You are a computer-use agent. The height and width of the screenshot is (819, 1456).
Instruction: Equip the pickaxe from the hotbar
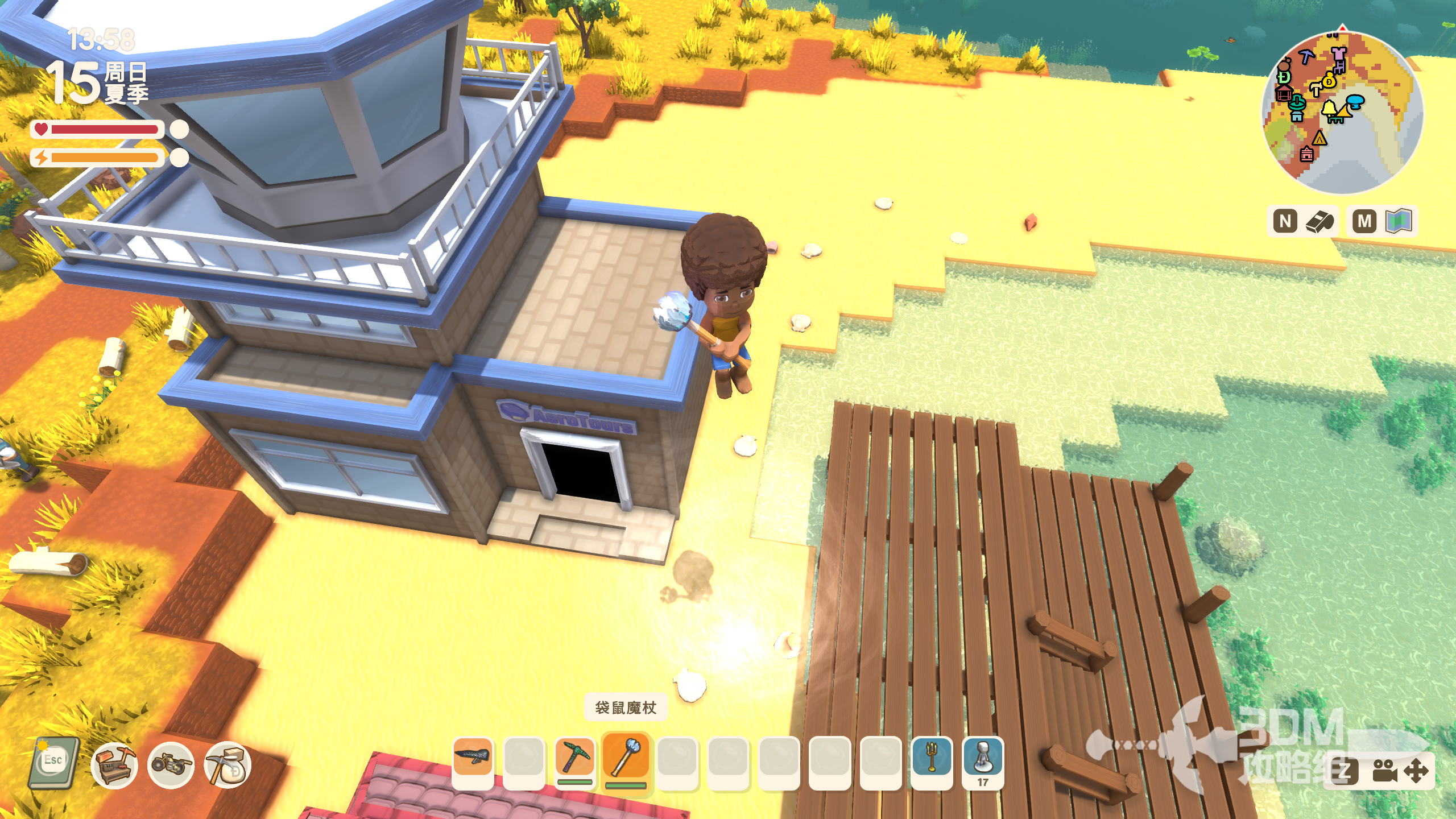pos(575,758)
